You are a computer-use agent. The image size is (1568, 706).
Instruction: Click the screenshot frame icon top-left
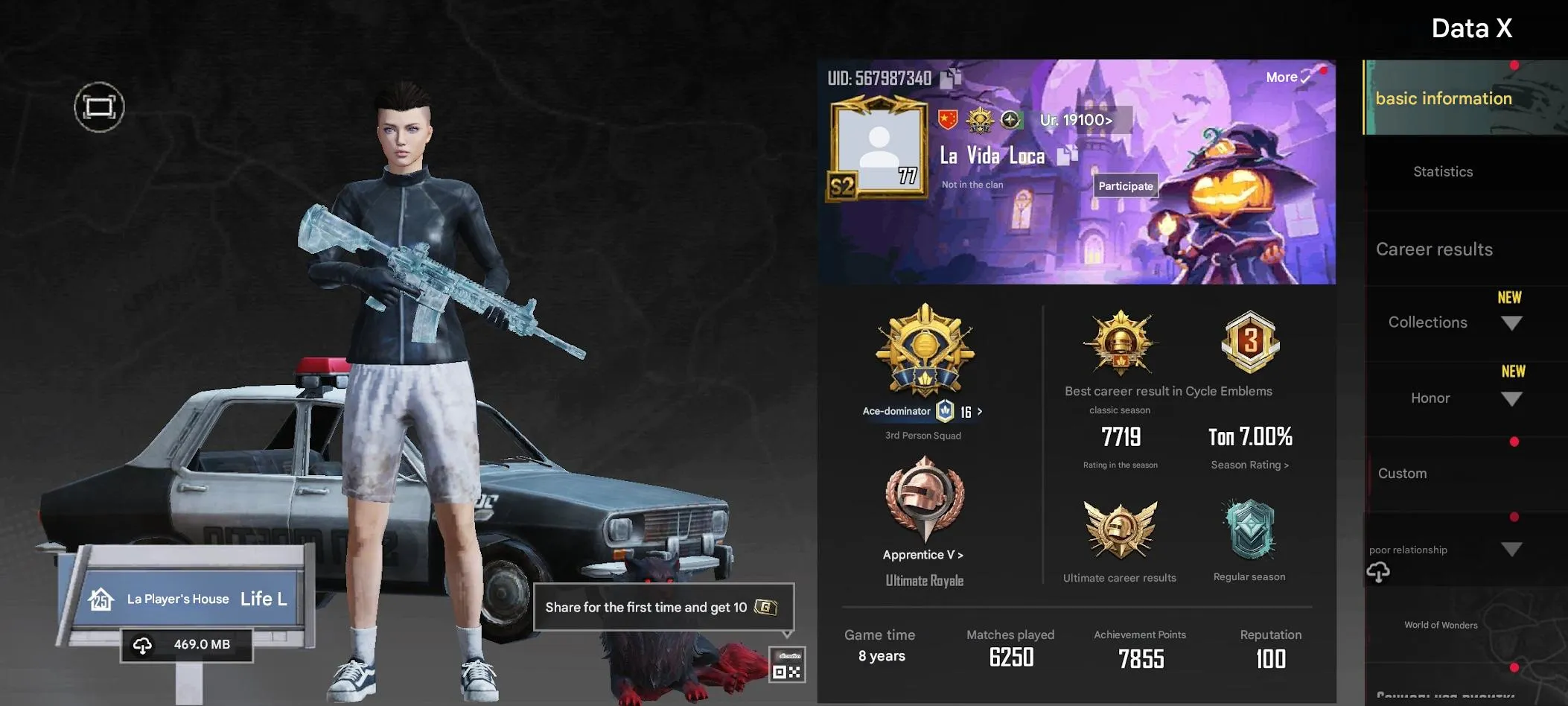[101, 106]
